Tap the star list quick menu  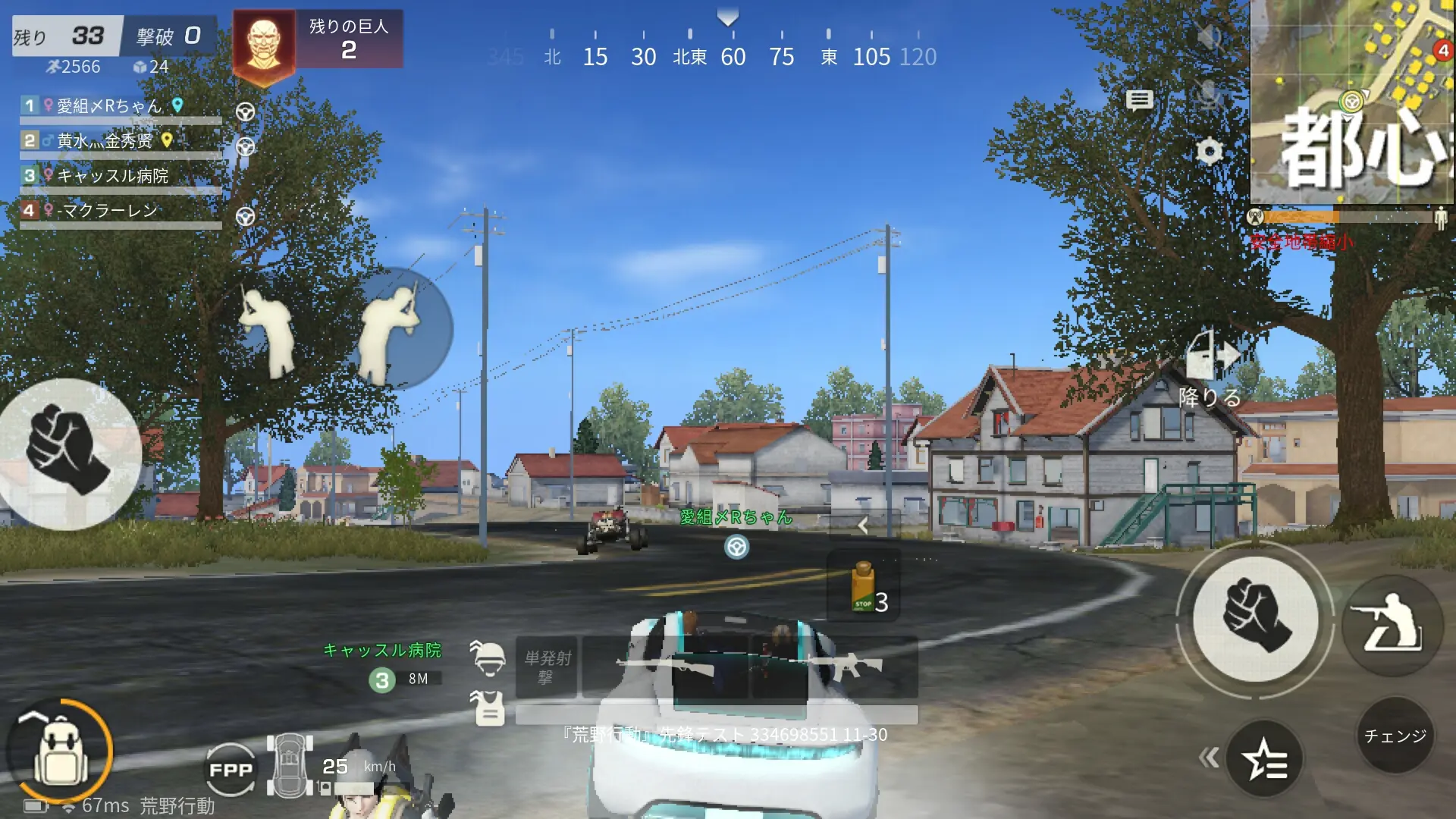1265,759
